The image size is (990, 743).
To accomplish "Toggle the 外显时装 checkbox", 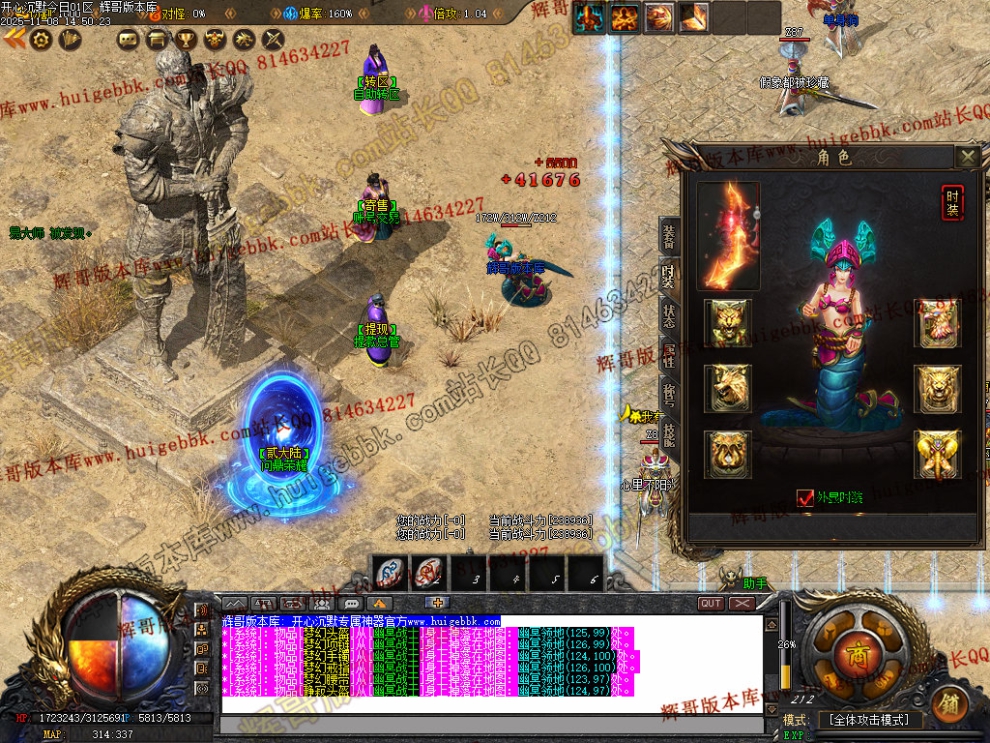I will coord(805,497).
